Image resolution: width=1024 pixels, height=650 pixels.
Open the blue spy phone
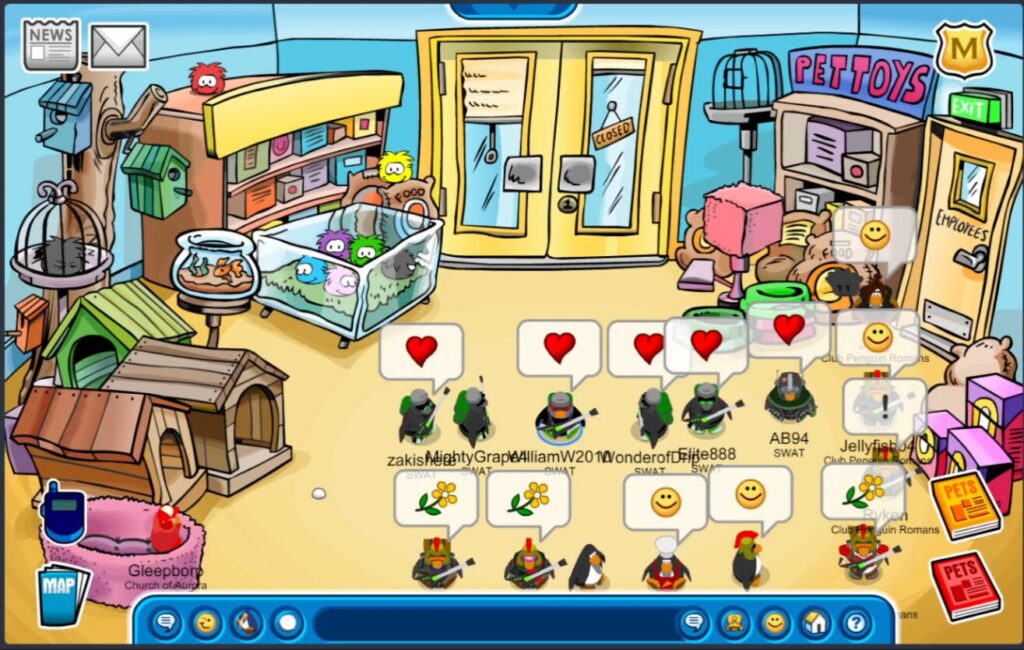(x=62, y=512)
